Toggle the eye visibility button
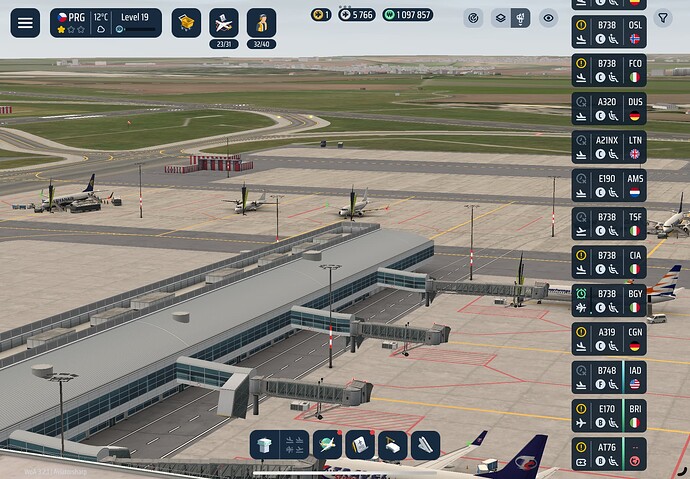 click(x=548, y=18)
